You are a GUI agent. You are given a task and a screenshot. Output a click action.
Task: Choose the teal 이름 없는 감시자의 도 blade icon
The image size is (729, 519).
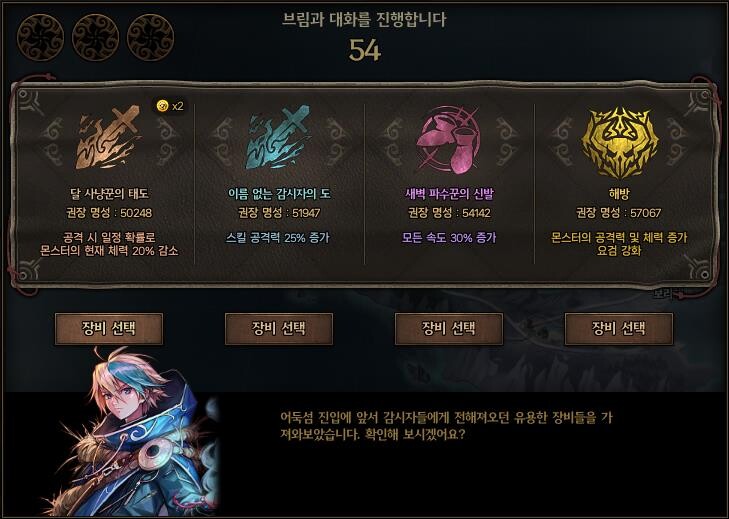point(279,140)
